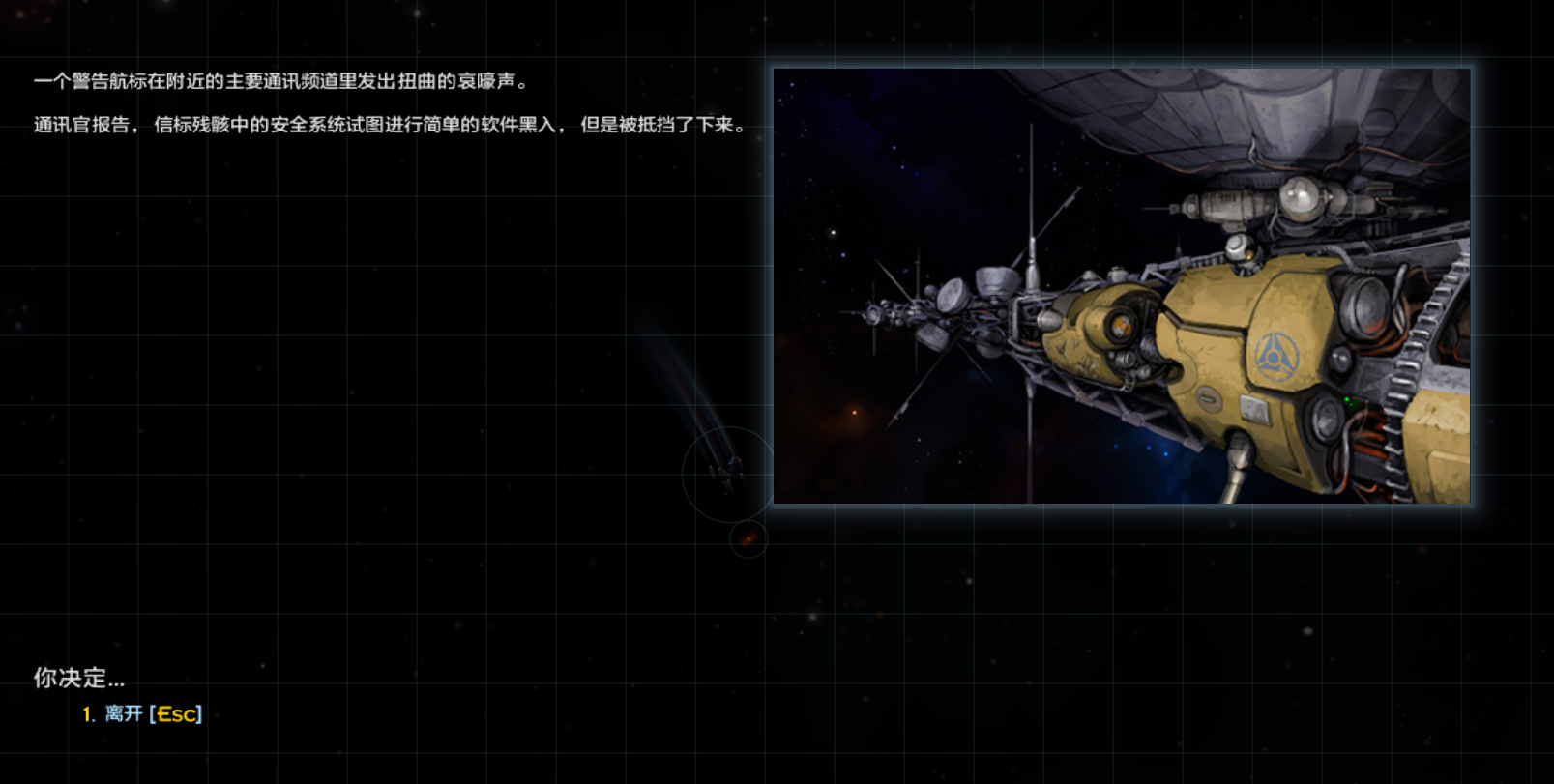
Task: Click the warning beacon illustration
Action: click(1122, 285)
